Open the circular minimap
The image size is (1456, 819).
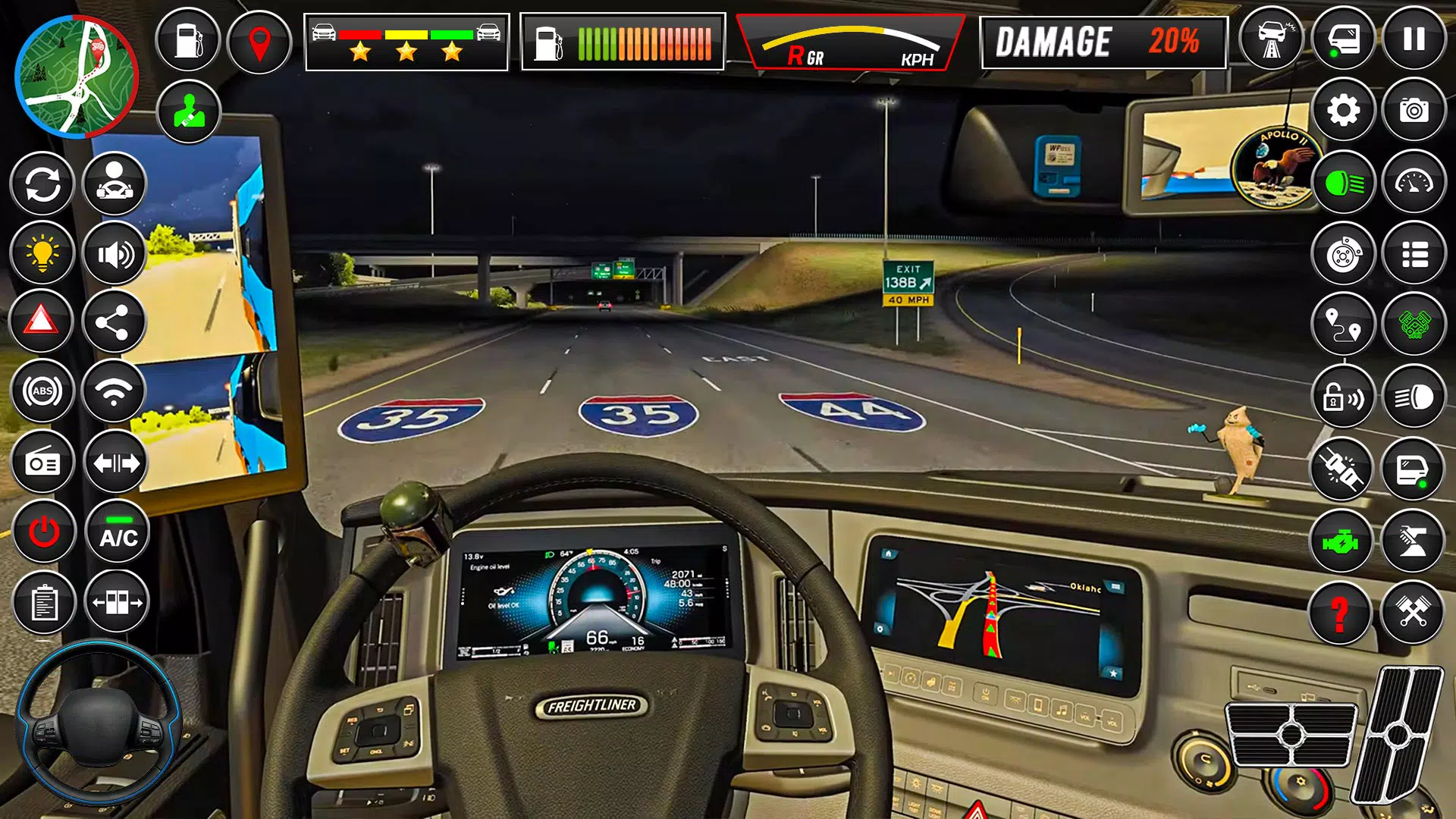tap(76, 77)
